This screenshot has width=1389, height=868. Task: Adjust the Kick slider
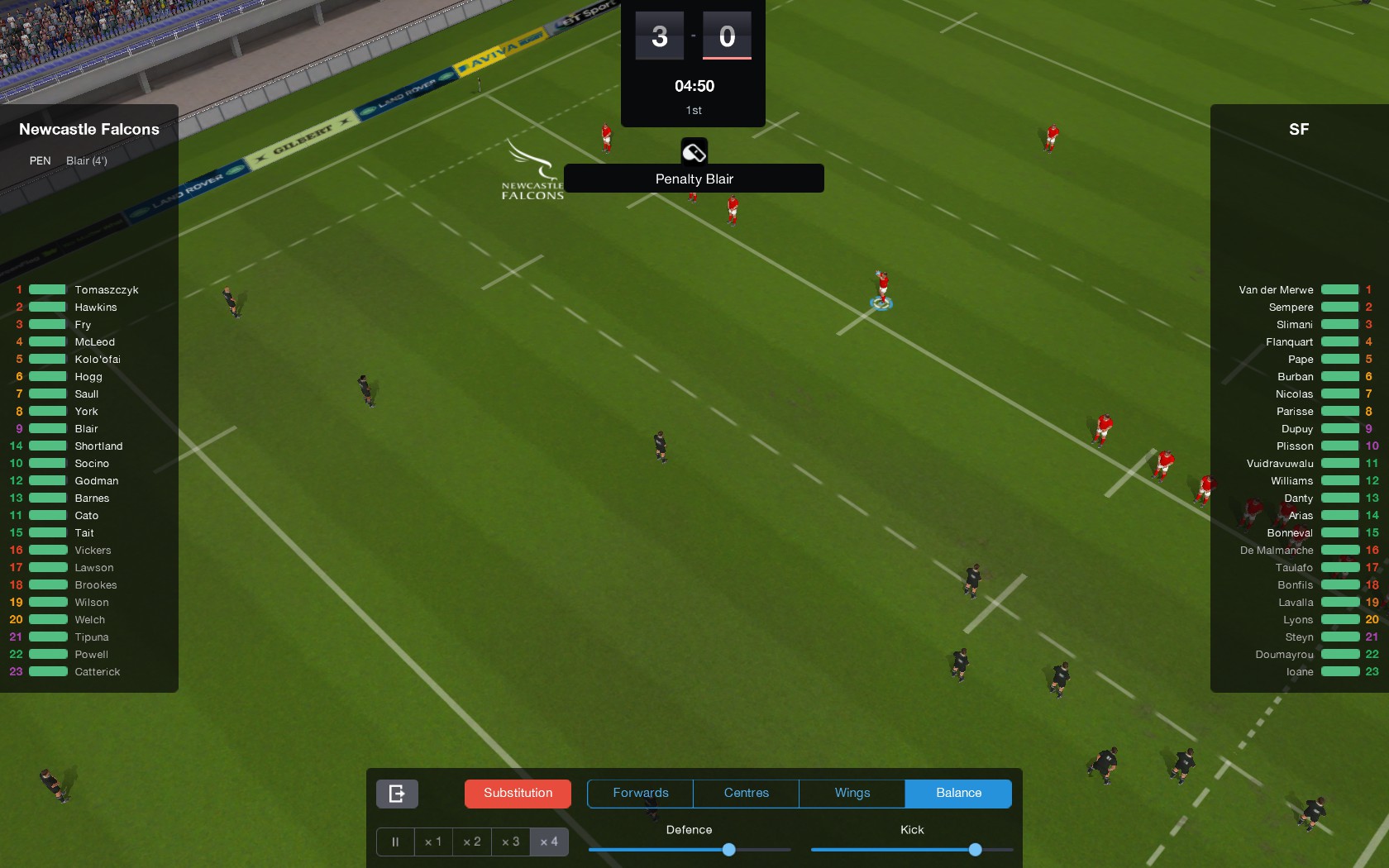click(x=976, y=850)
